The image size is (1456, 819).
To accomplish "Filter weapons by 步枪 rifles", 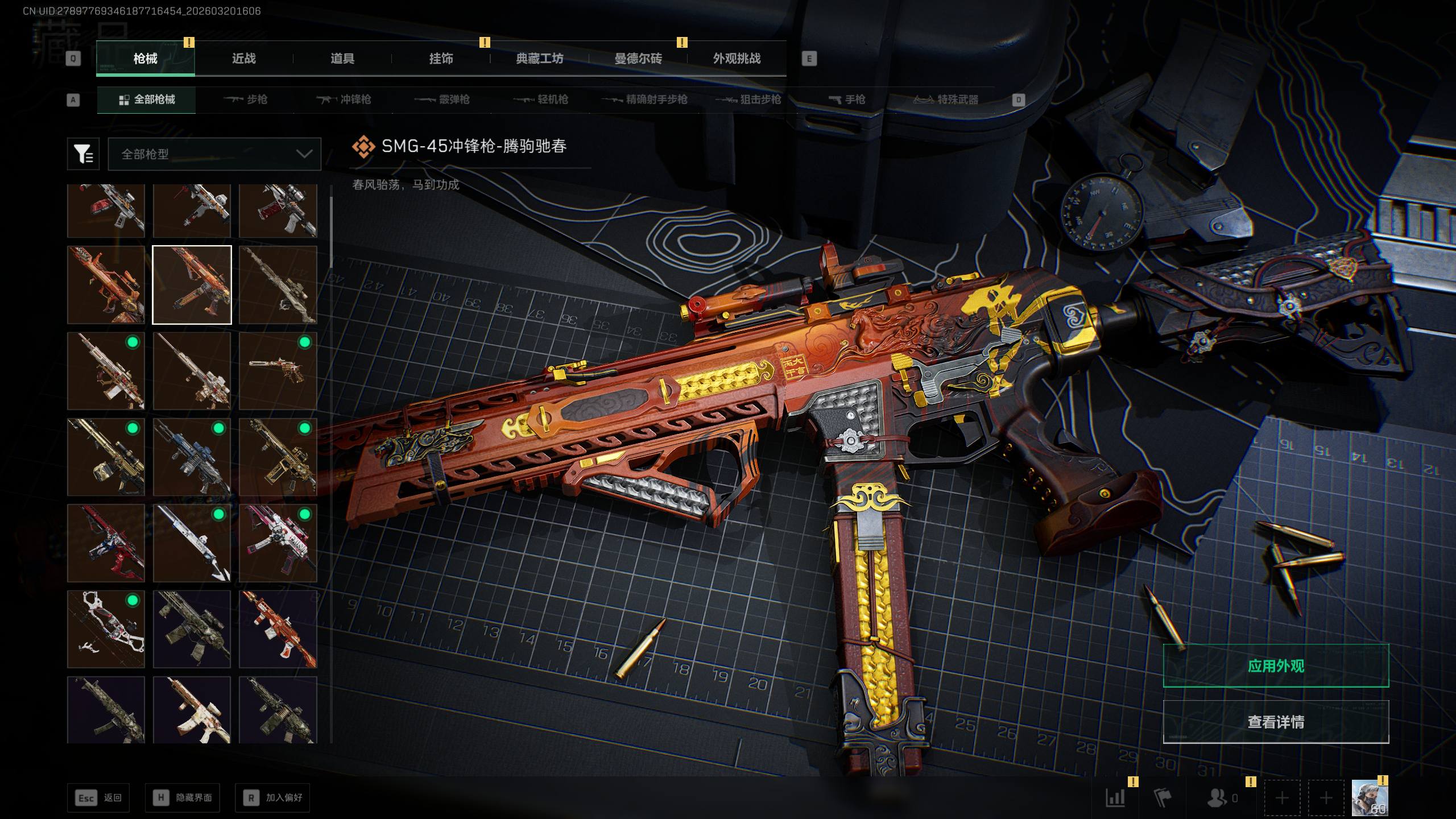I will (x=246, y=100).
